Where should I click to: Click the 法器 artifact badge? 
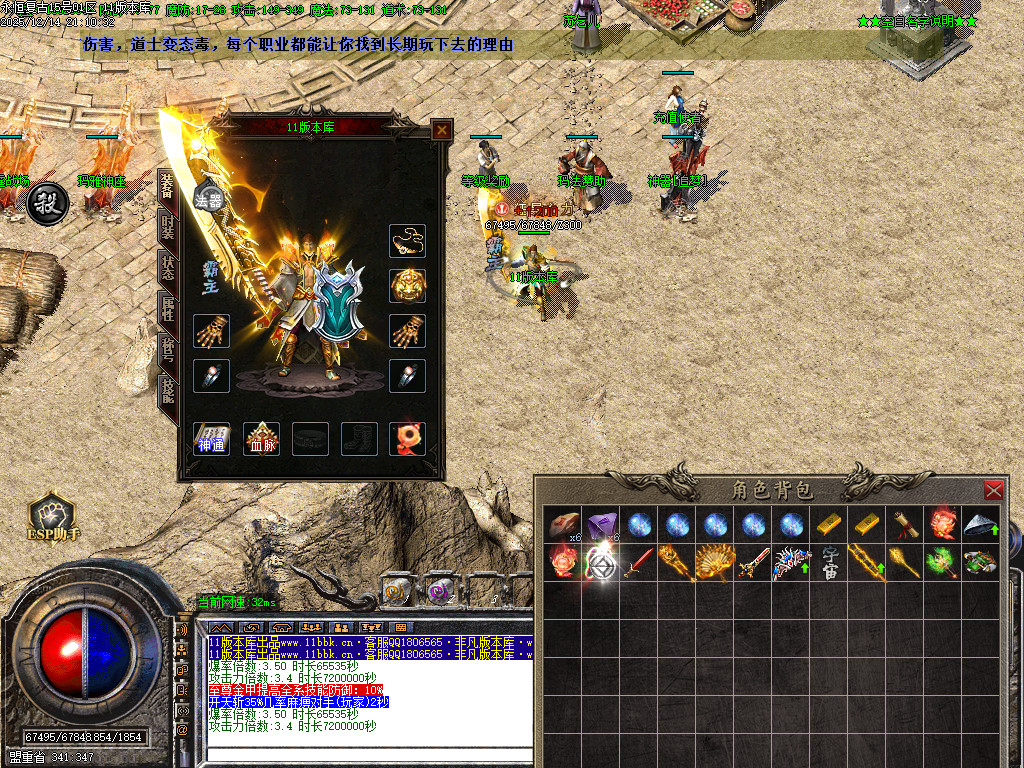pyautogui.click(x=208, y=198)
